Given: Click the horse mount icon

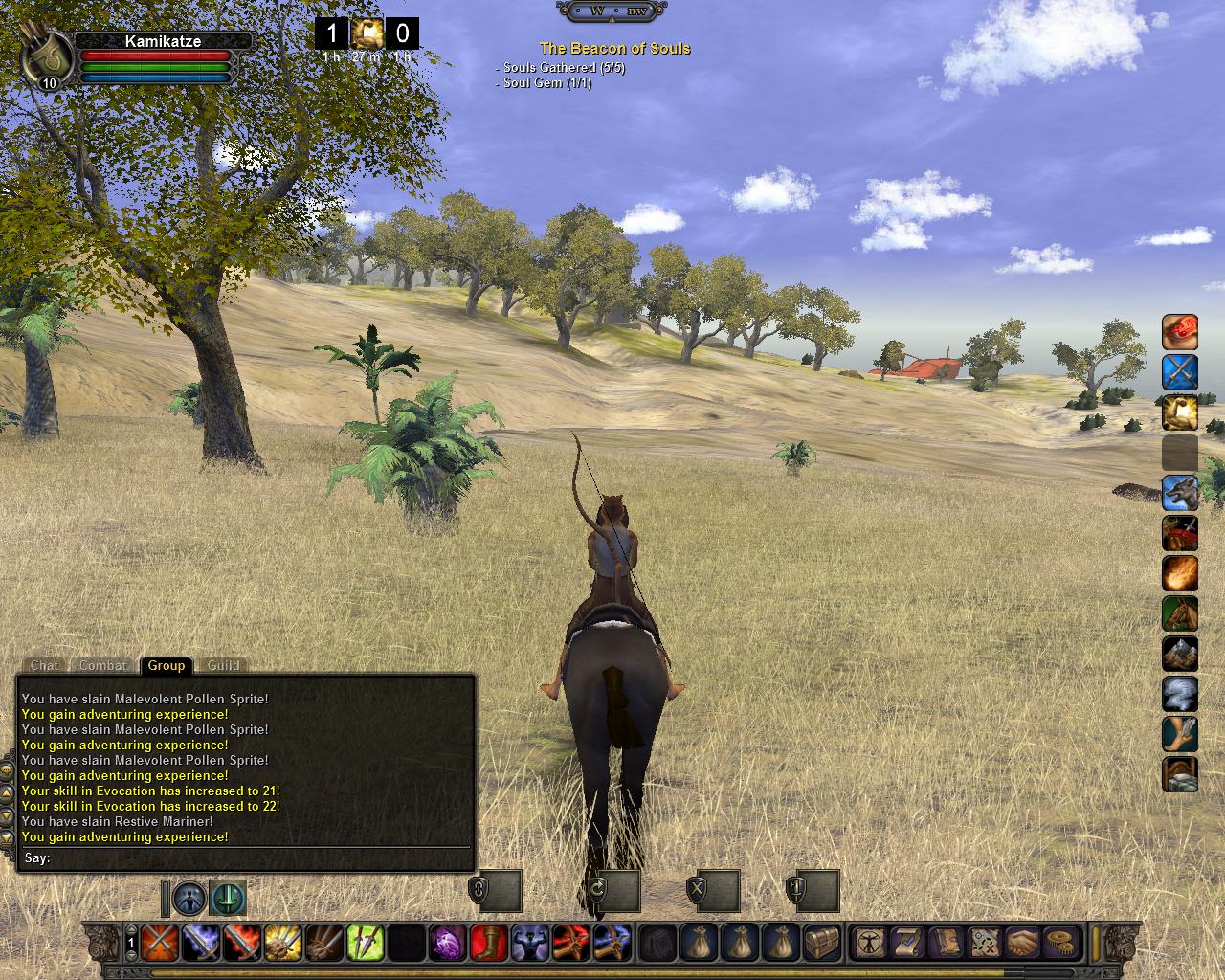Looking at the screenshot, I should (1180, 613).
